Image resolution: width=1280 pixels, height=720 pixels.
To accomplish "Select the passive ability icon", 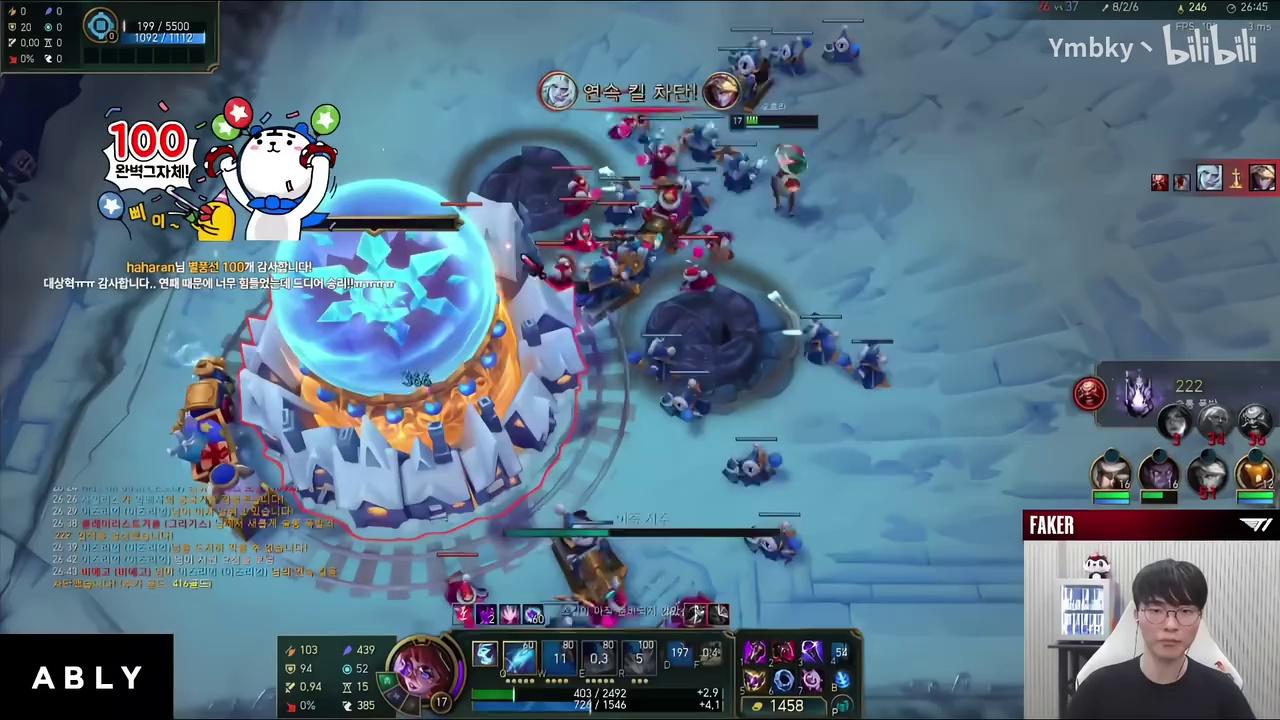I will point(485,655).
